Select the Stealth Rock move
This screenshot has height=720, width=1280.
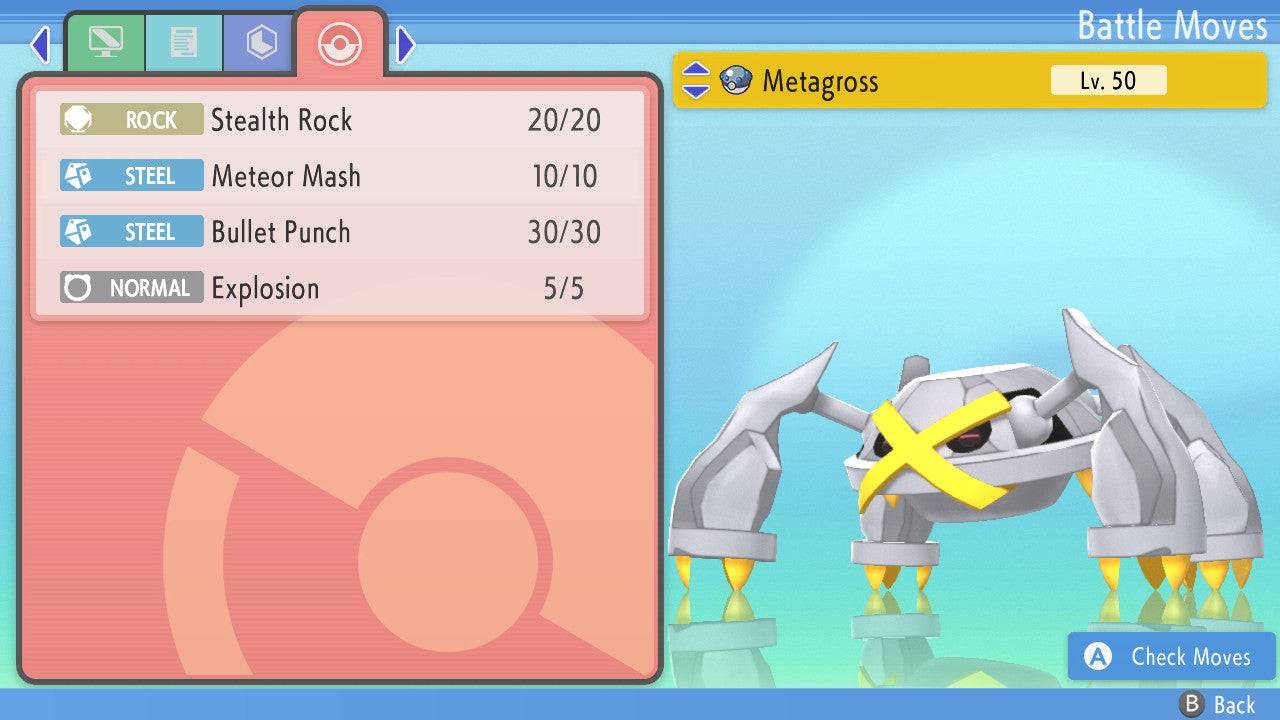[340, 120]
